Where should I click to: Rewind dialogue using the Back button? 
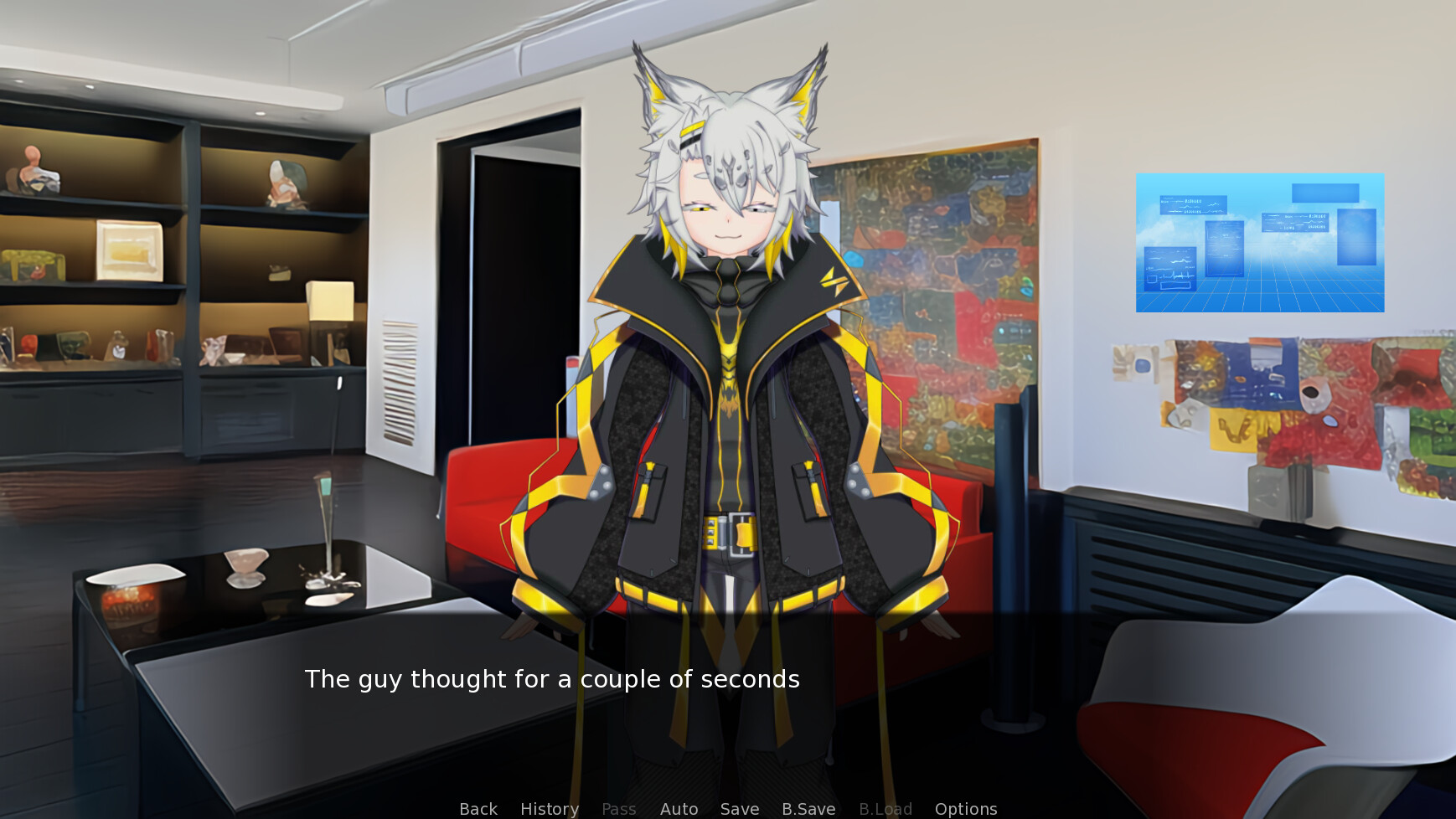(478, 808)
